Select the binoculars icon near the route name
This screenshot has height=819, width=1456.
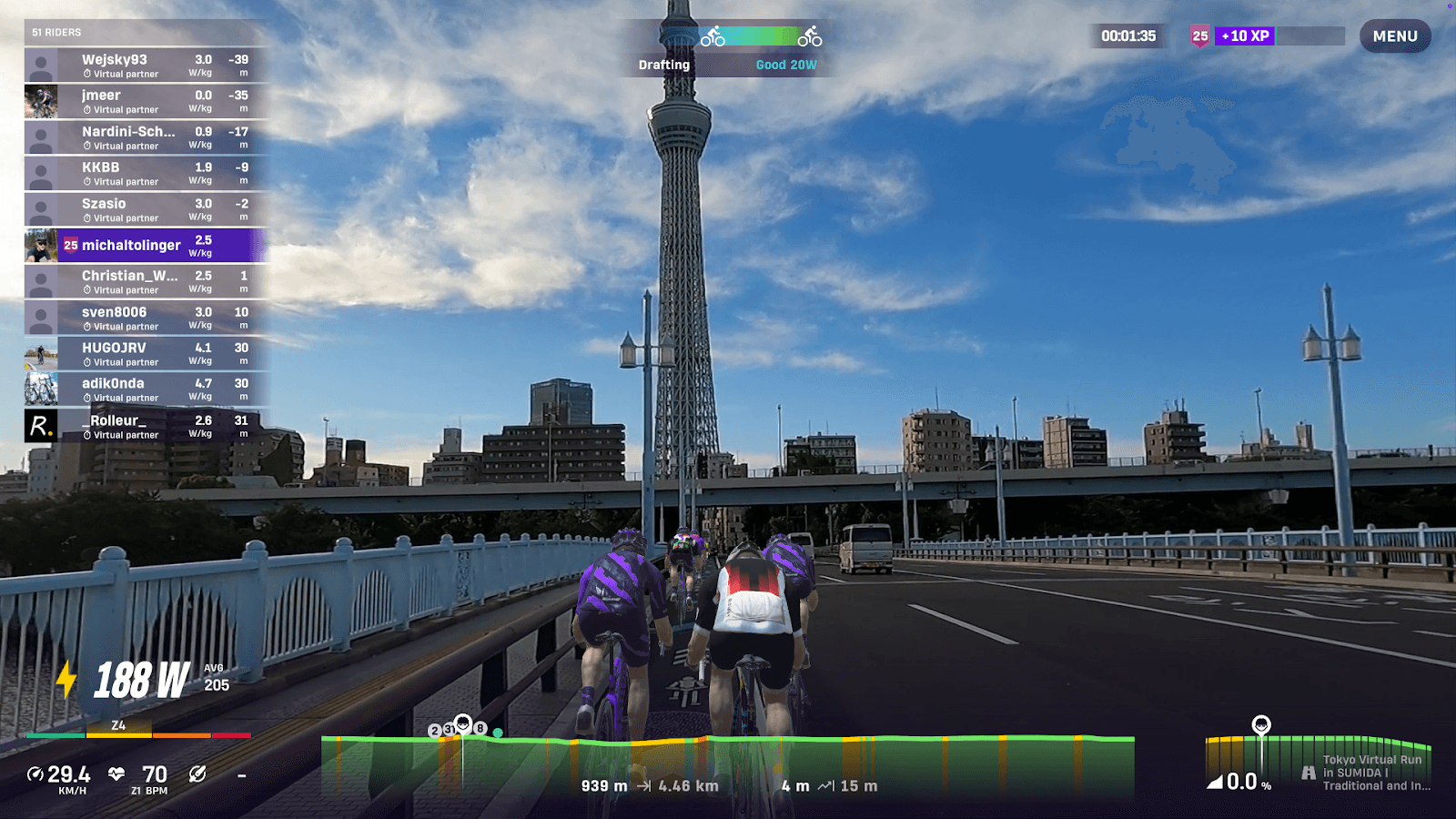(x=1309, y=772)
